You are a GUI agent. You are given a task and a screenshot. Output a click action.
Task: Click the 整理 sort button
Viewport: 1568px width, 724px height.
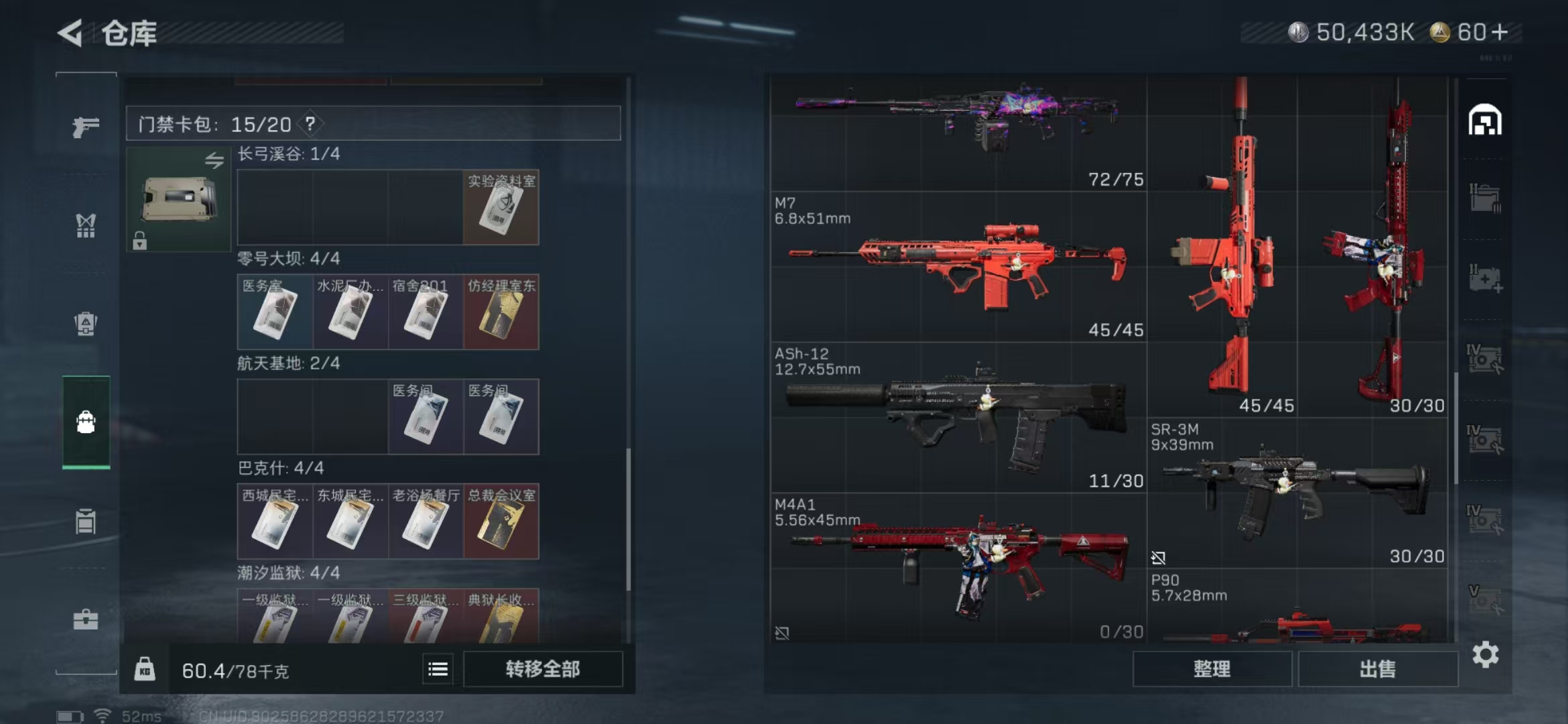pyautogui.click(x=1212, y=669)
